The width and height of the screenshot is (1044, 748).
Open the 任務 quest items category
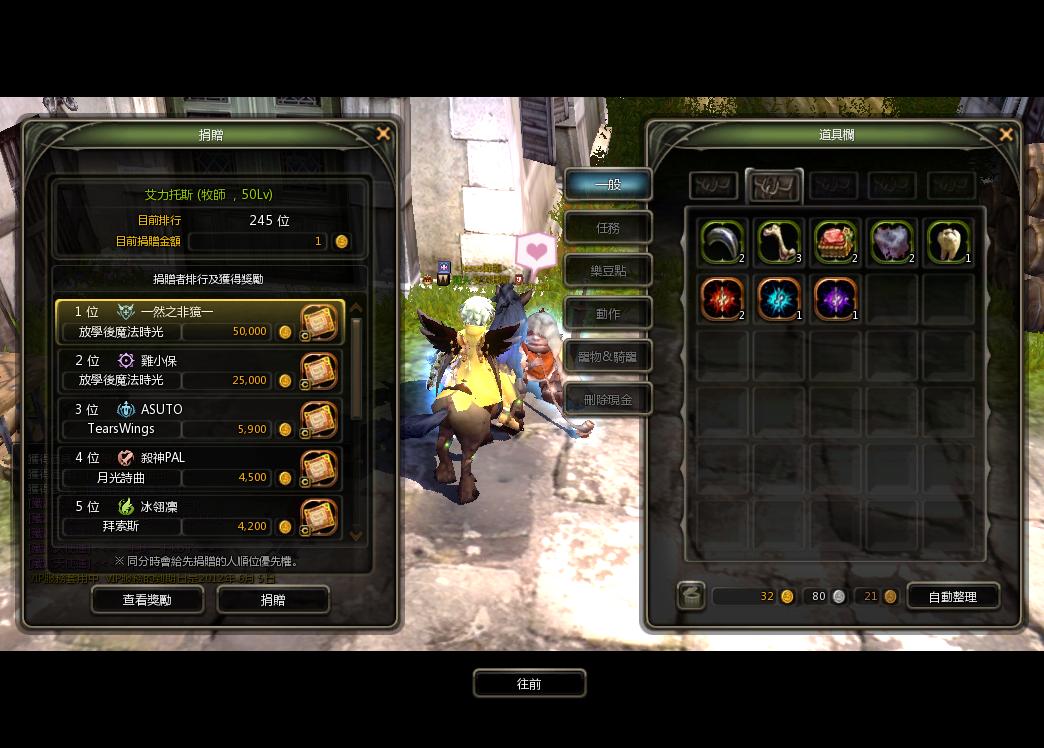(x=608, y=228)
